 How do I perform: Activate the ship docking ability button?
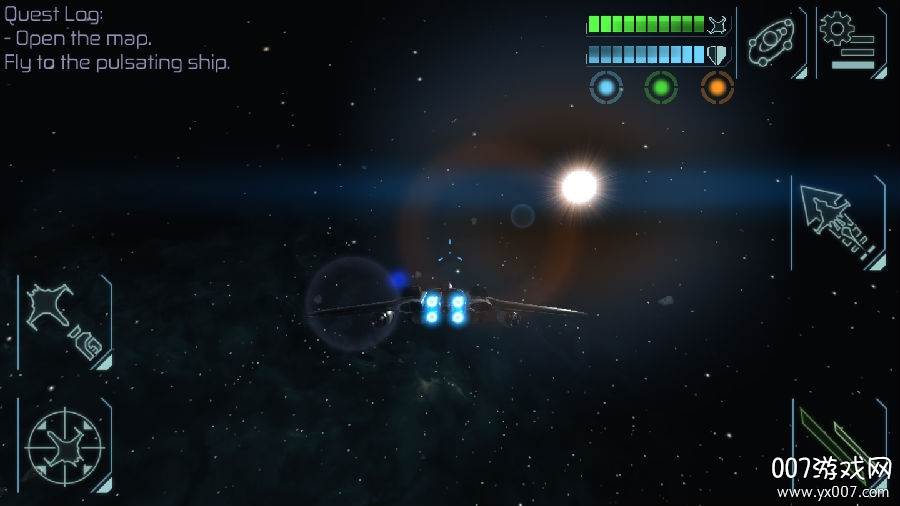point(63,322)
